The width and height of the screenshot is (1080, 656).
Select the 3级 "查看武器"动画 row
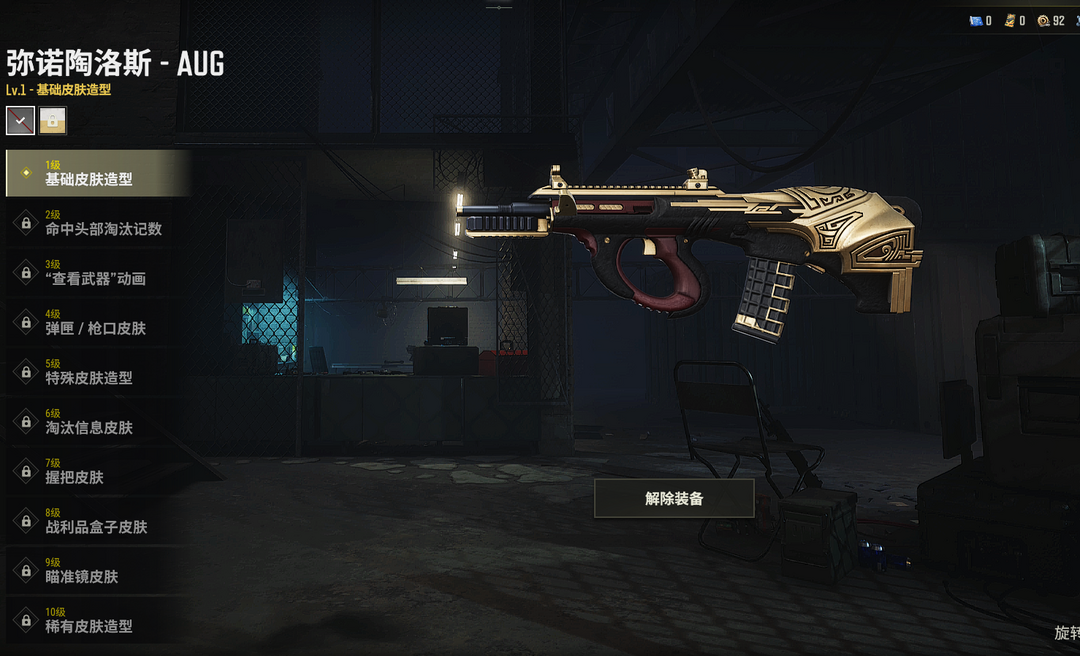pos(97,272)
